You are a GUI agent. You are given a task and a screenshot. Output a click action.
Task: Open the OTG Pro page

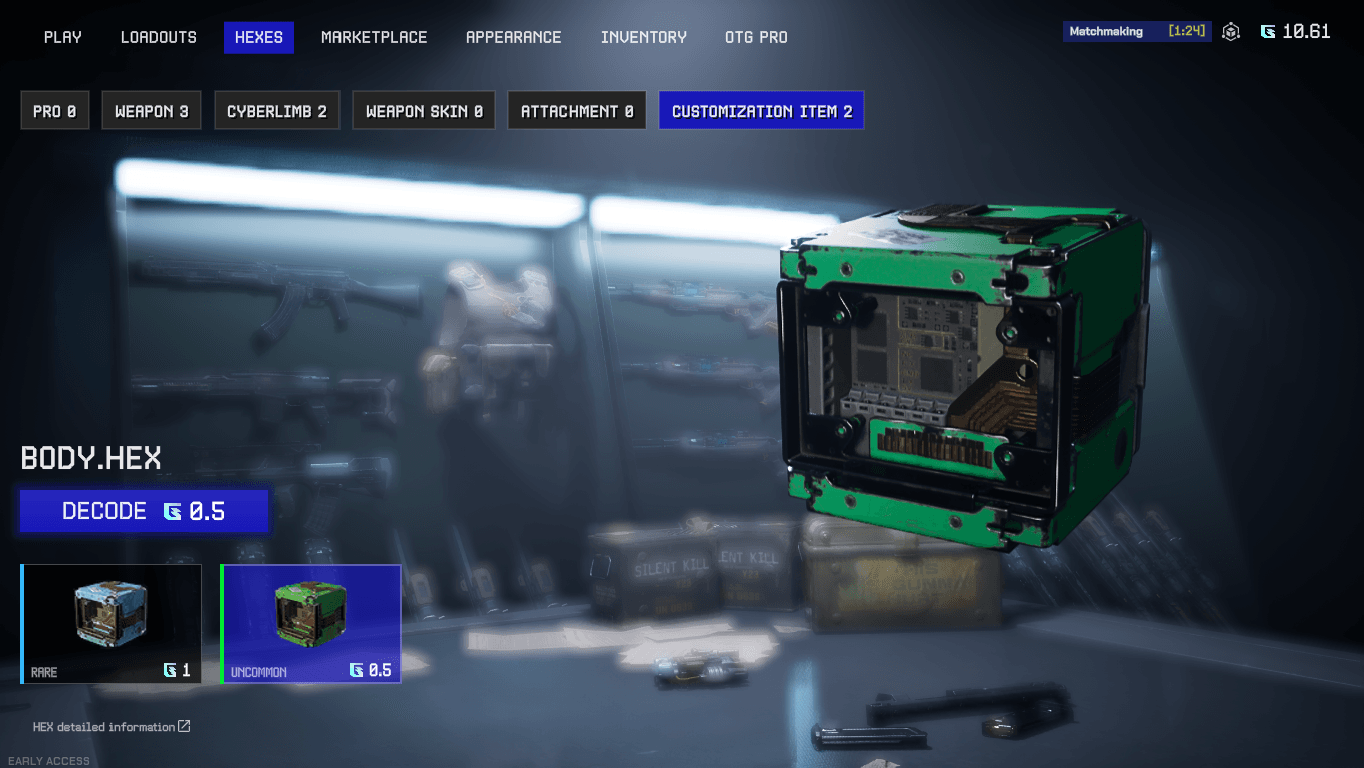(x=756, y=37)
